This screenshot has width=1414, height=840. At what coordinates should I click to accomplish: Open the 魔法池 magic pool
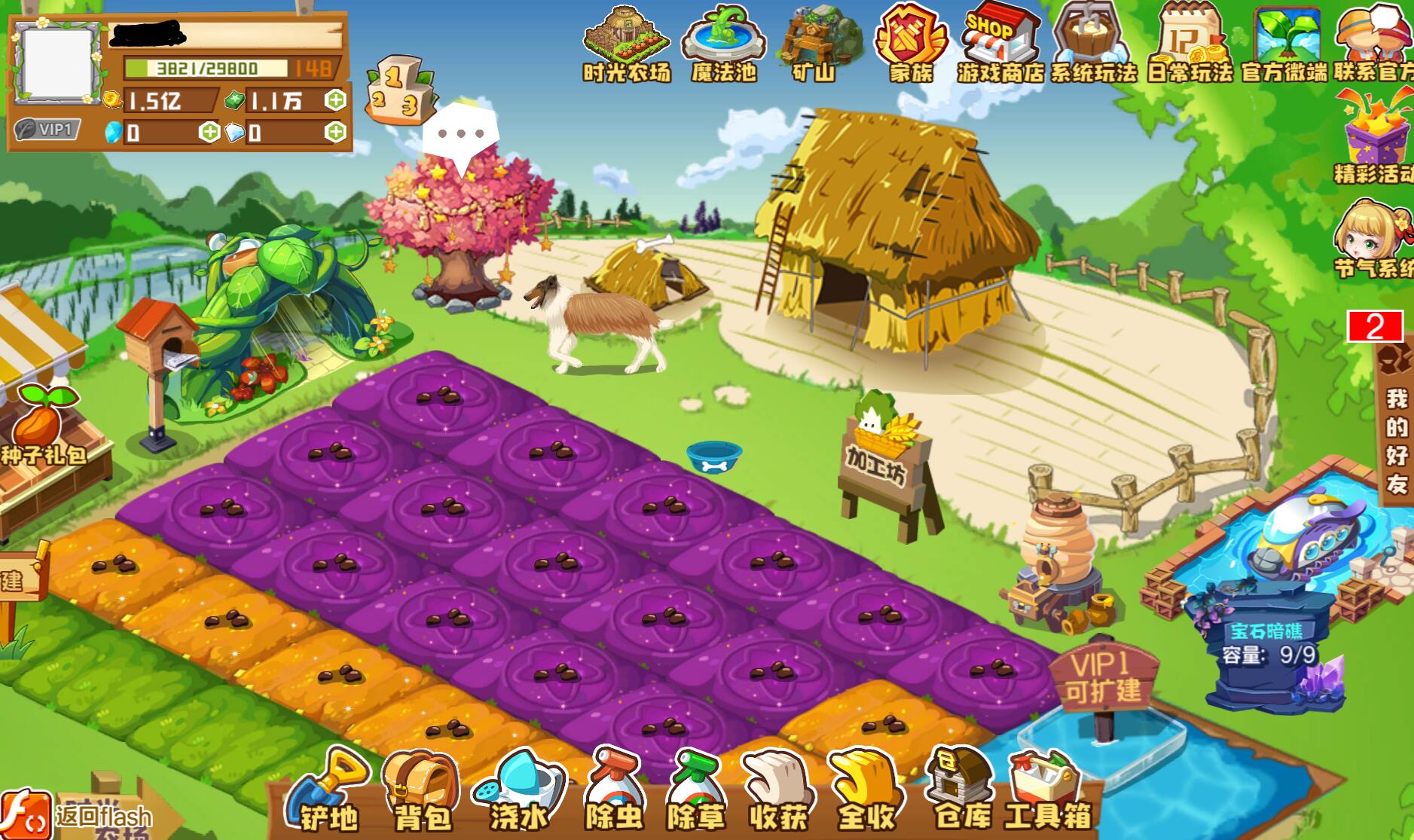(723, 44)
